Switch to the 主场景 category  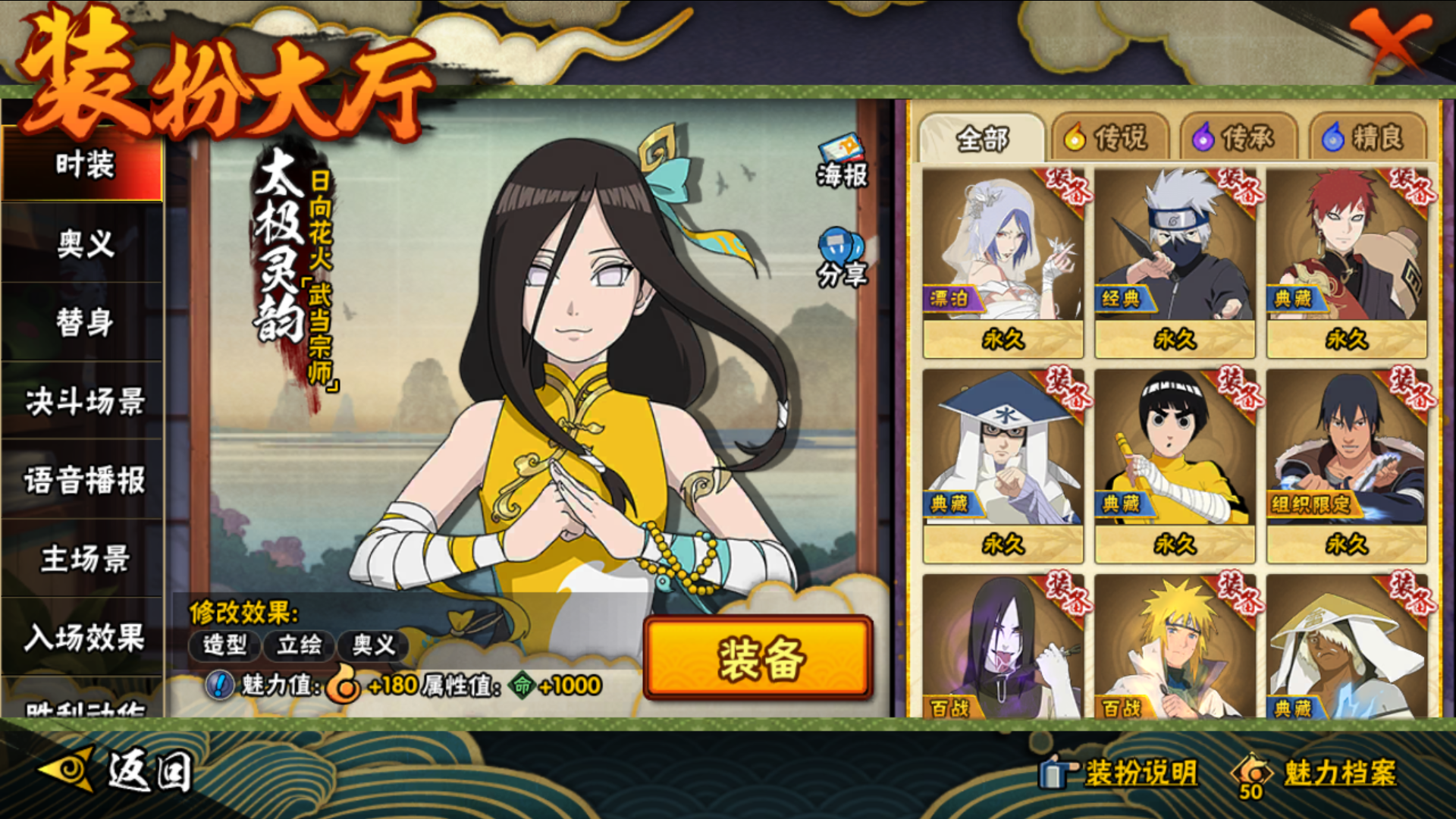(x=84, y=559)
